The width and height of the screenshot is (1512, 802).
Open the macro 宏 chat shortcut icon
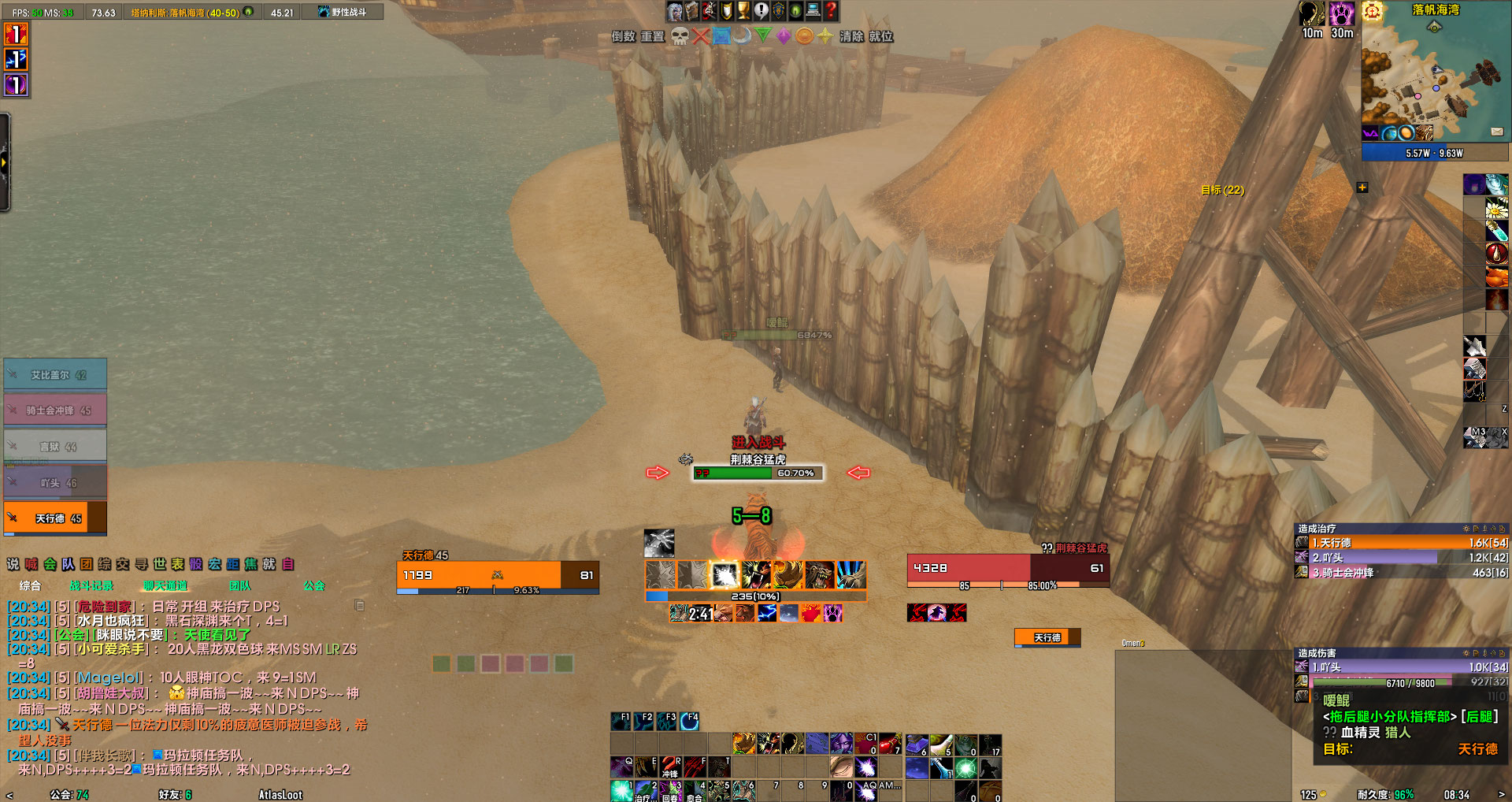214,564
